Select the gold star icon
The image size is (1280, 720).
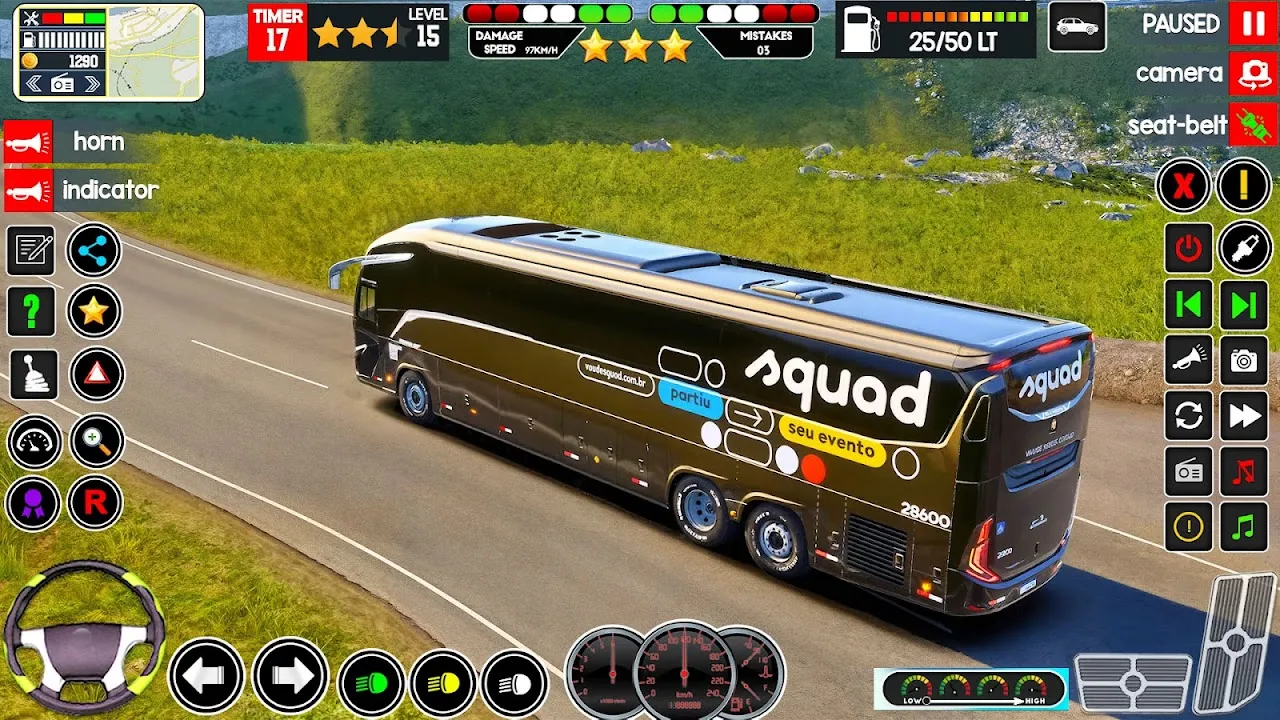pos(94,312)
